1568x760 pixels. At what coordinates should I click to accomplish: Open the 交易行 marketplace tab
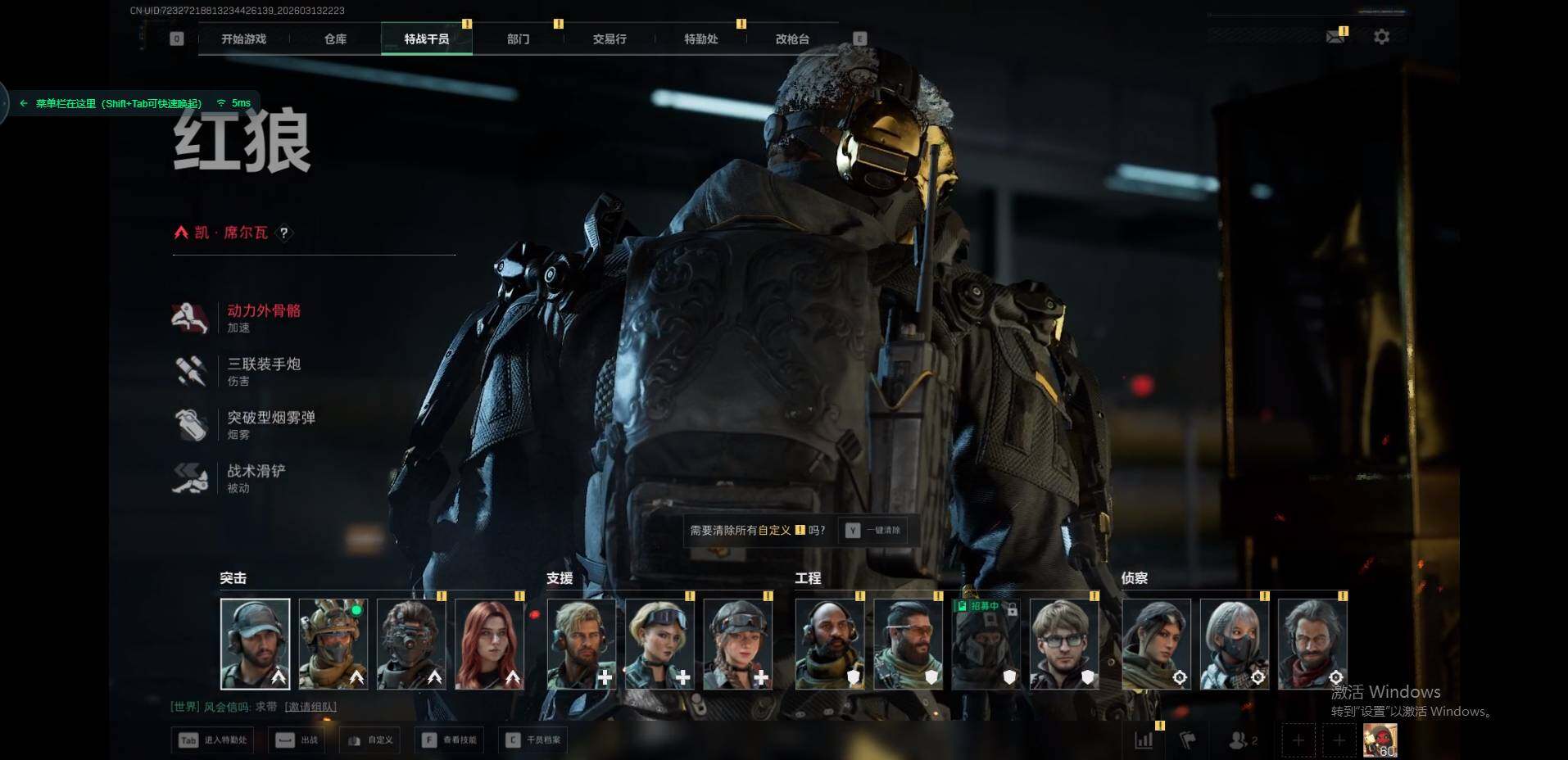pyautogui.click(x=610, y=38)
